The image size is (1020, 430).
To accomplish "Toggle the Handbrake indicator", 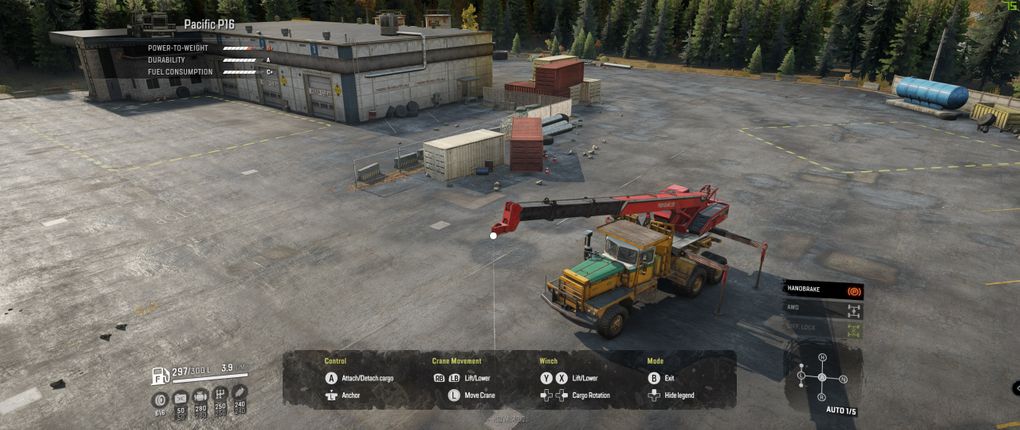I will point(822,290).
